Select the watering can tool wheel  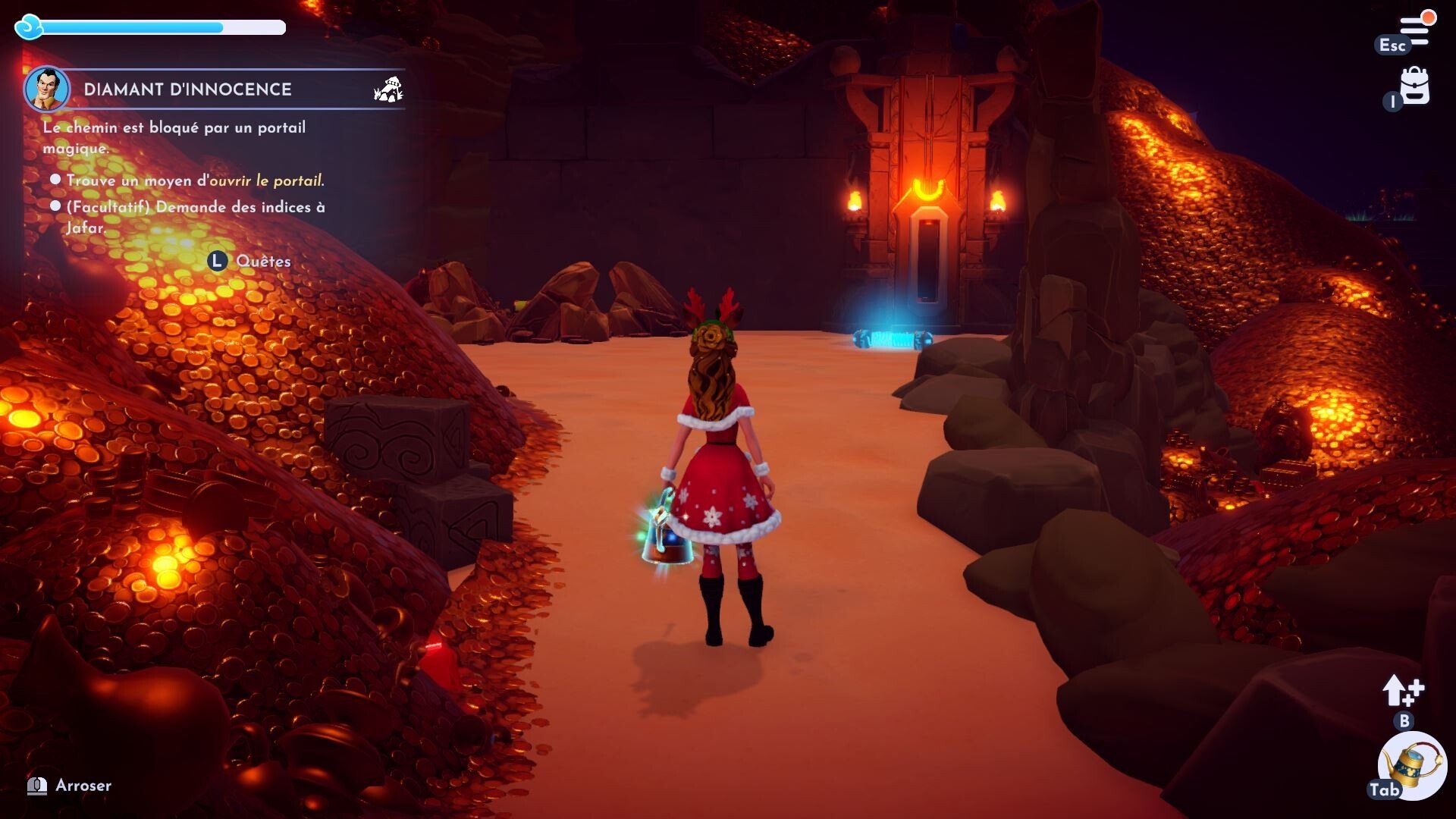1413,766
